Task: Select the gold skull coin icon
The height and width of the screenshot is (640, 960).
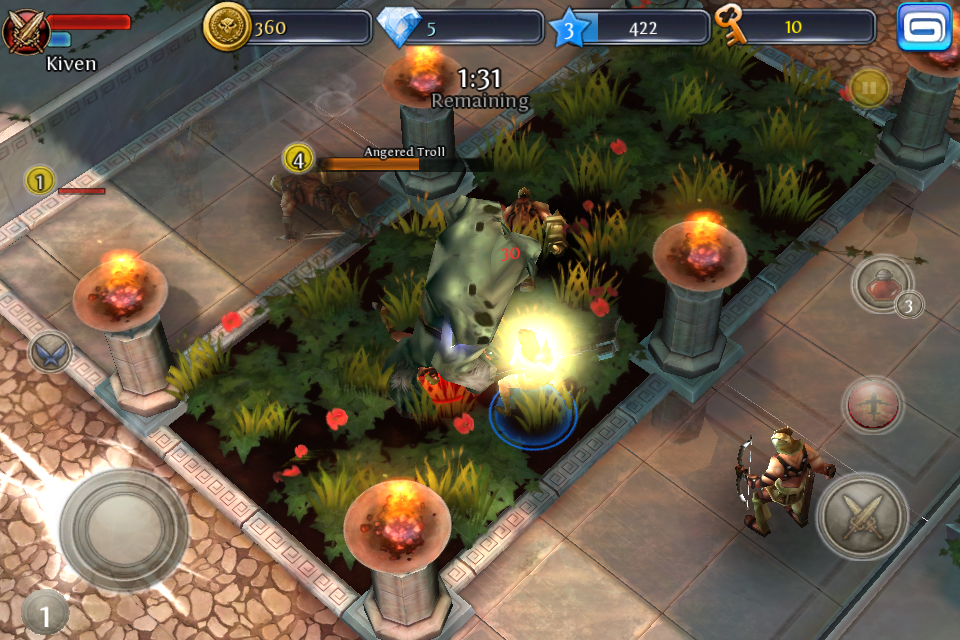Action: coord(226,27)
